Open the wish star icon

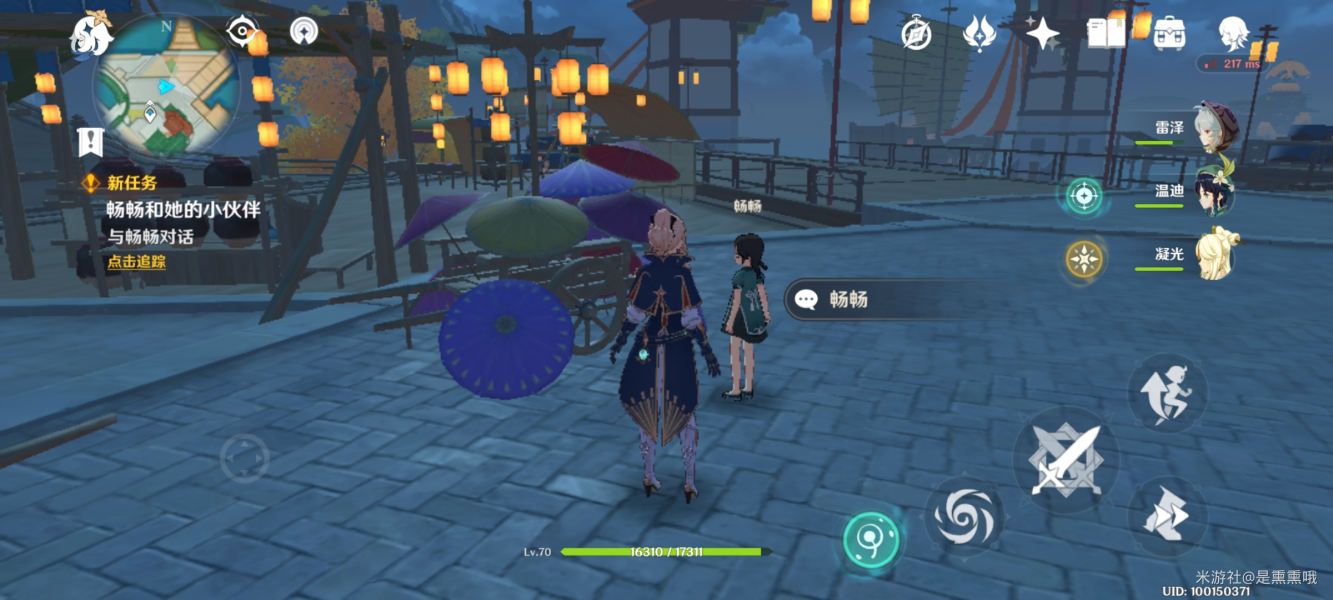pos(1042,34)
